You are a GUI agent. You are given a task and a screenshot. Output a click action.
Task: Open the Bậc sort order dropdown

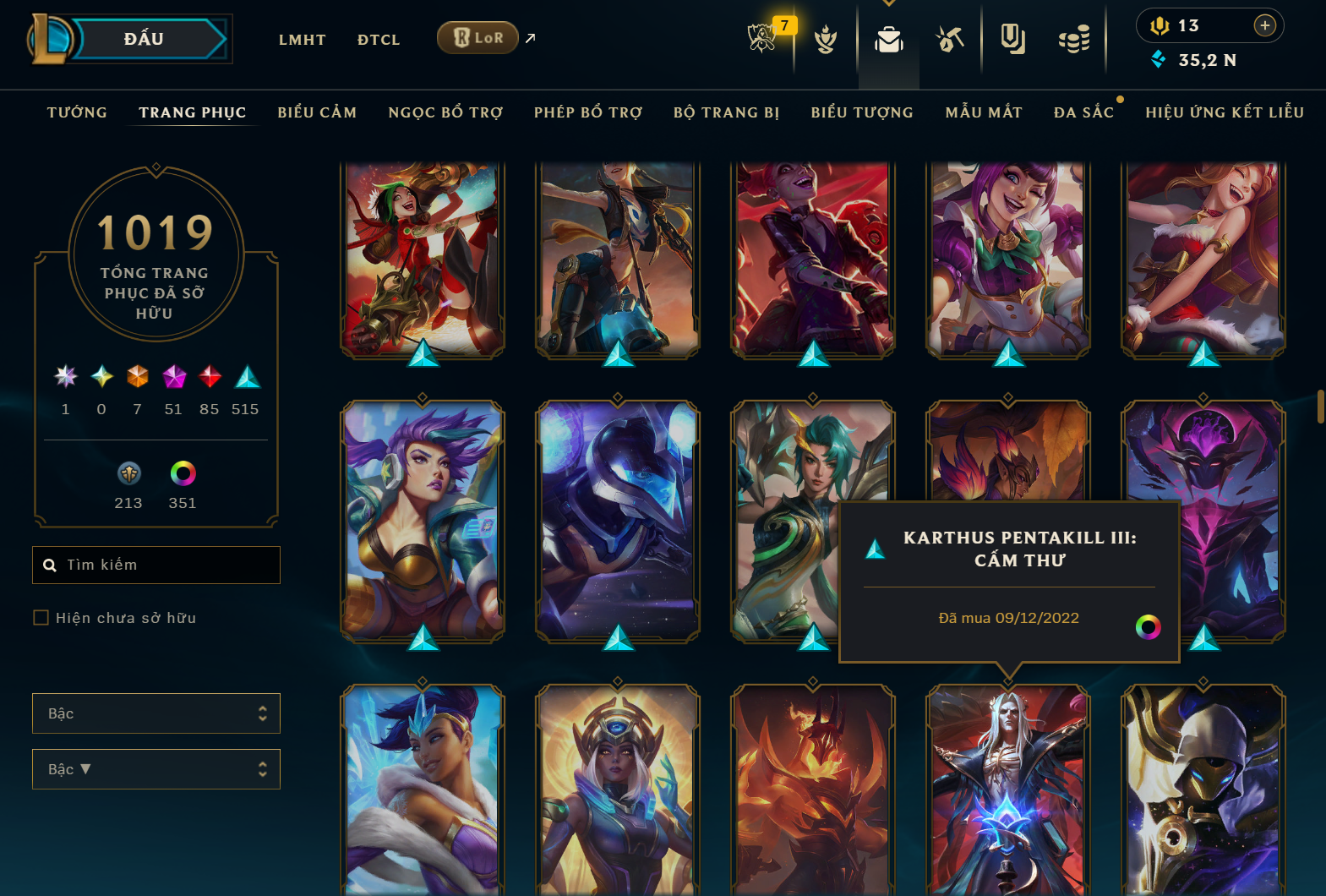156,768
